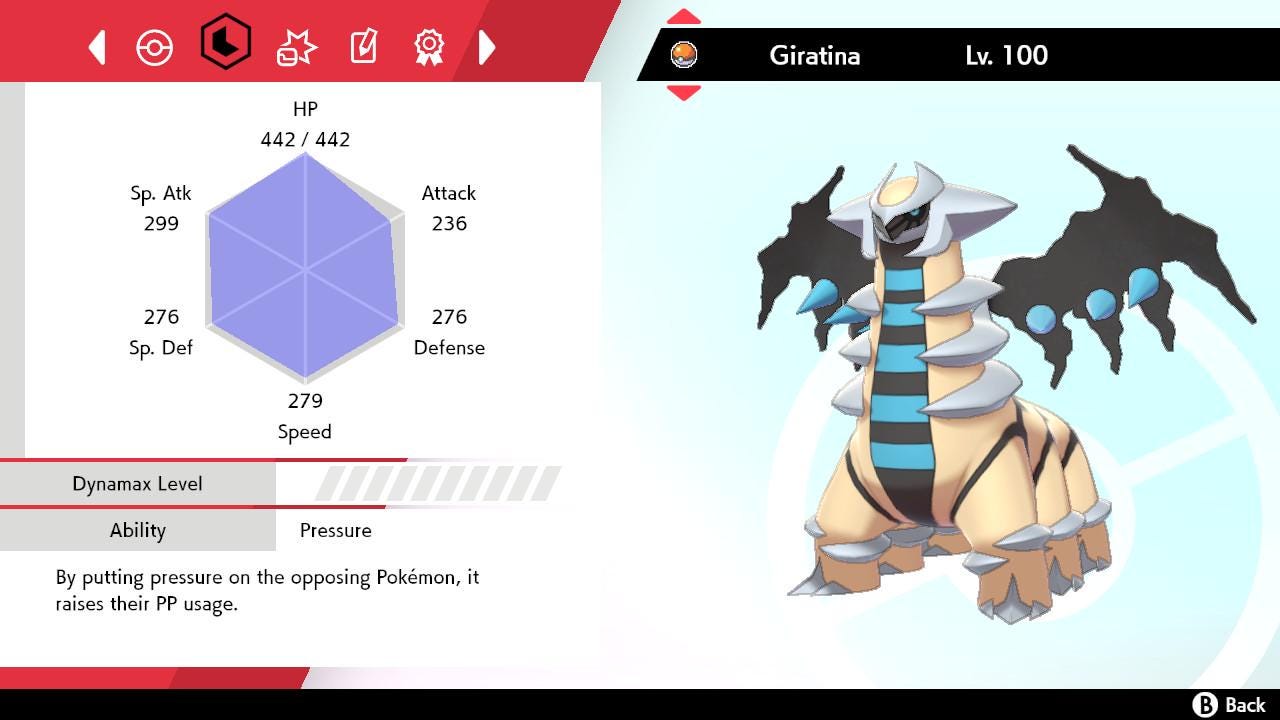Switch to the battle moves tab
1280x720 pixels.
pyautogui.click(x=296, y=47)
